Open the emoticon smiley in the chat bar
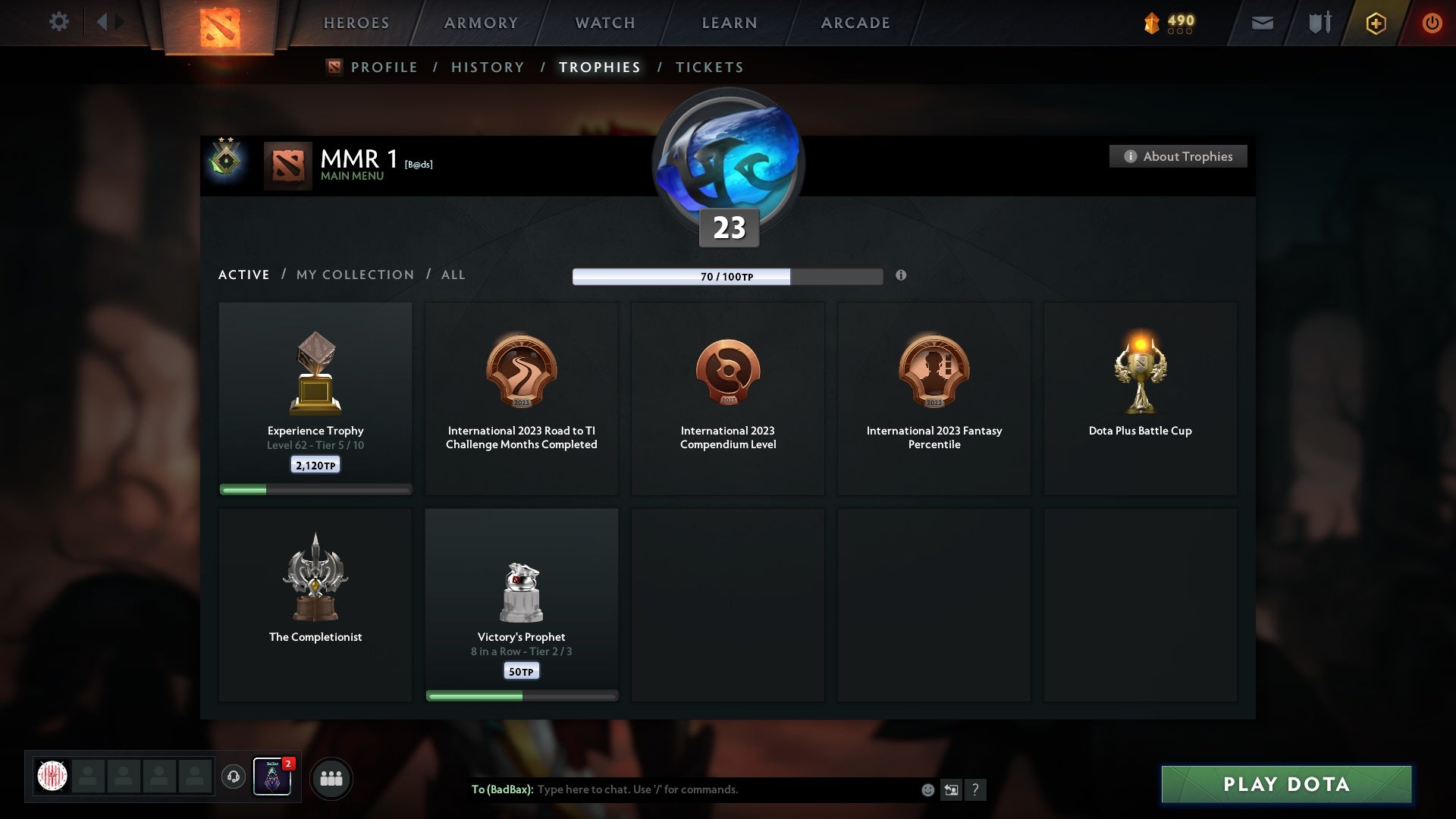 click(x=927, y=789)
